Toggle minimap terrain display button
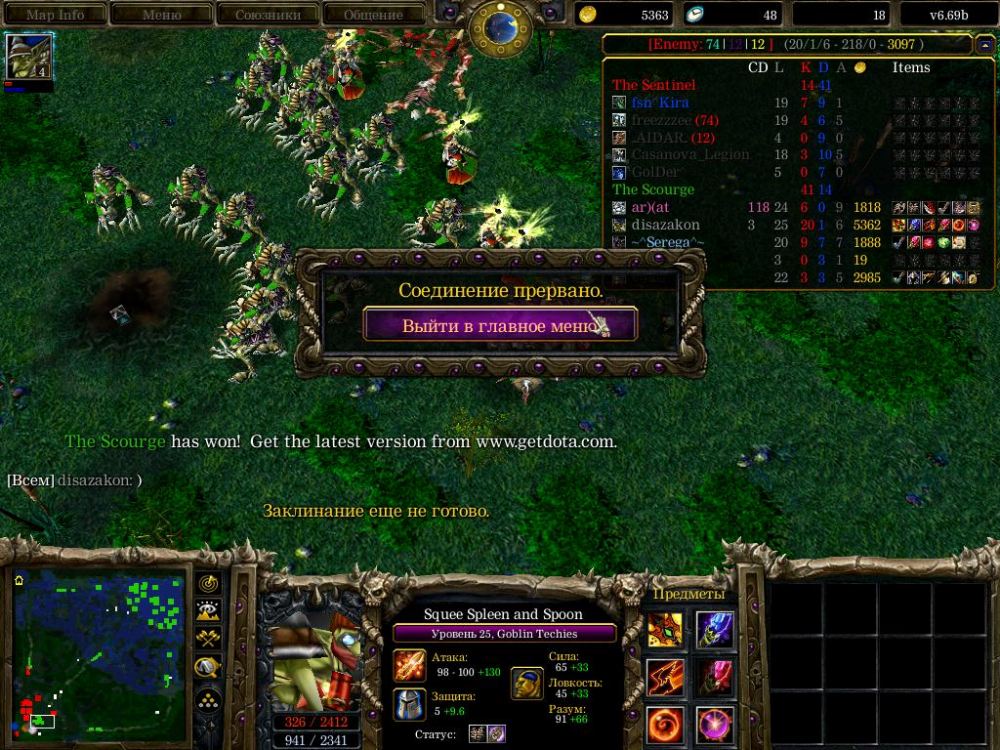Viewport: 1000px width, 750px height. [x=209, y=612]
